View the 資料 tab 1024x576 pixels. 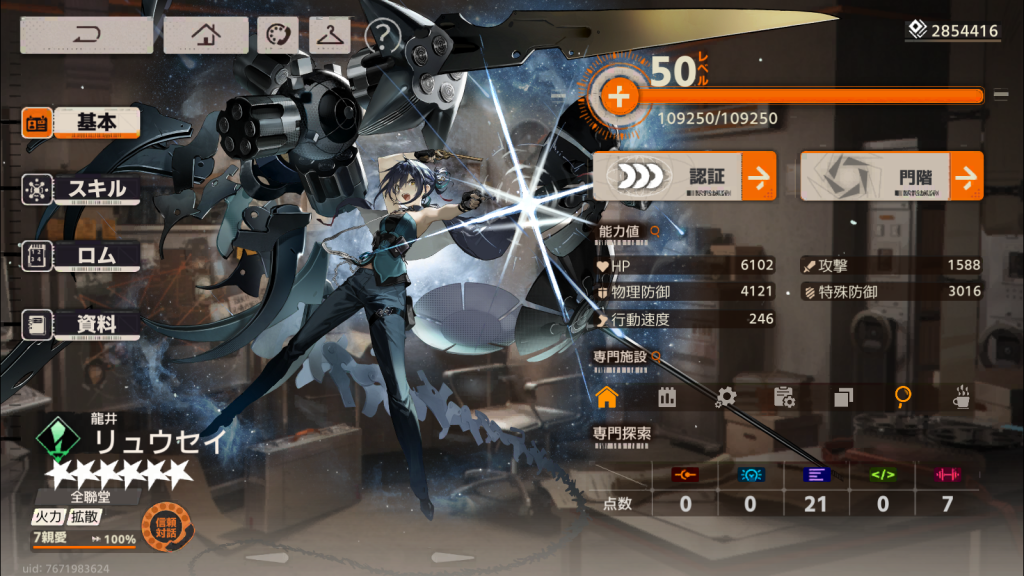coord(96,324)
